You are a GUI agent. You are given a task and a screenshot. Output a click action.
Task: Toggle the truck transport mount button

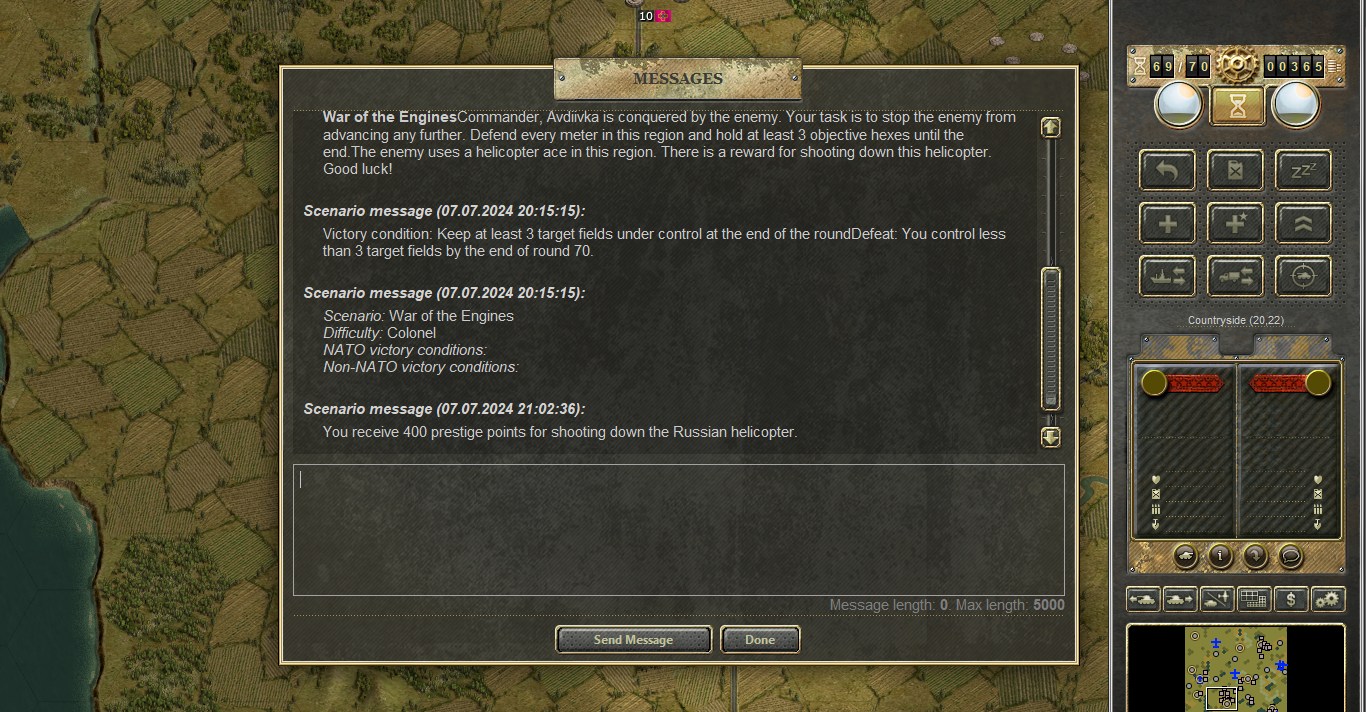point(1235,276)
